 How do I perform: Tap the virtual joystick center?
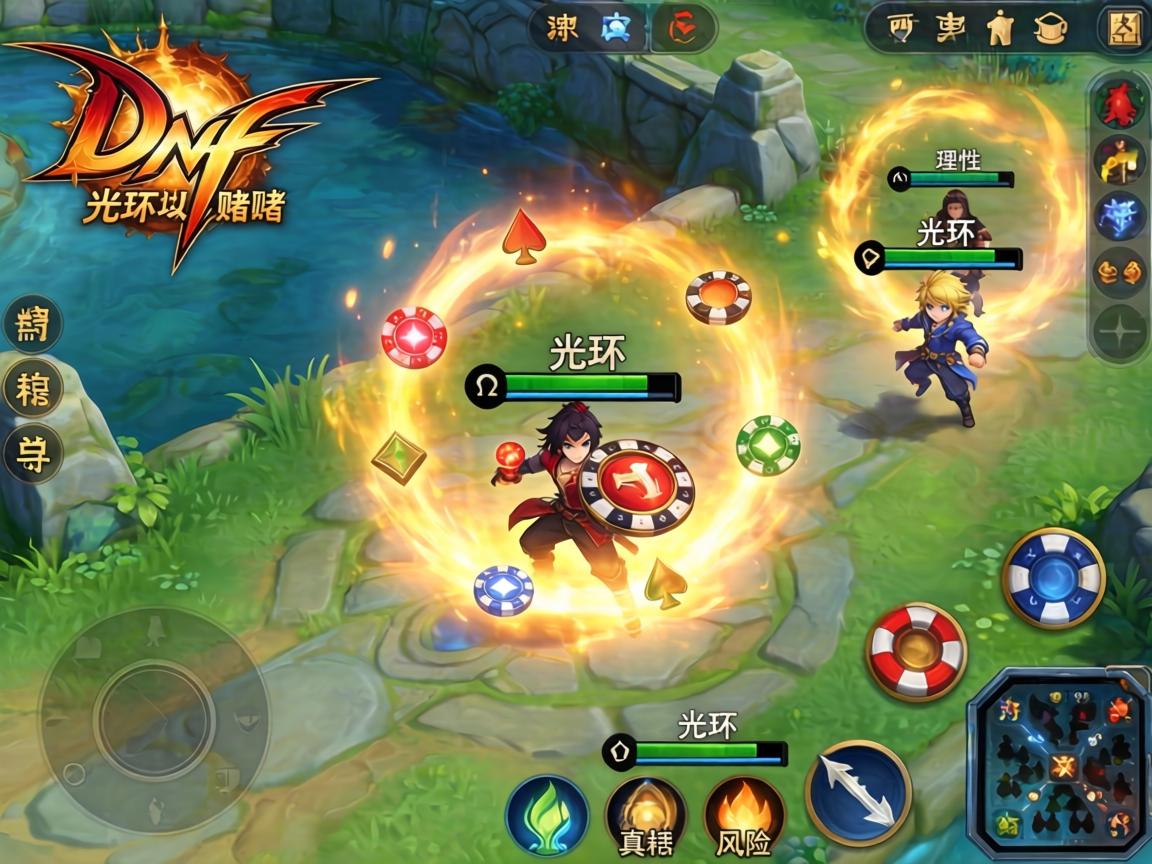(154, 719)
